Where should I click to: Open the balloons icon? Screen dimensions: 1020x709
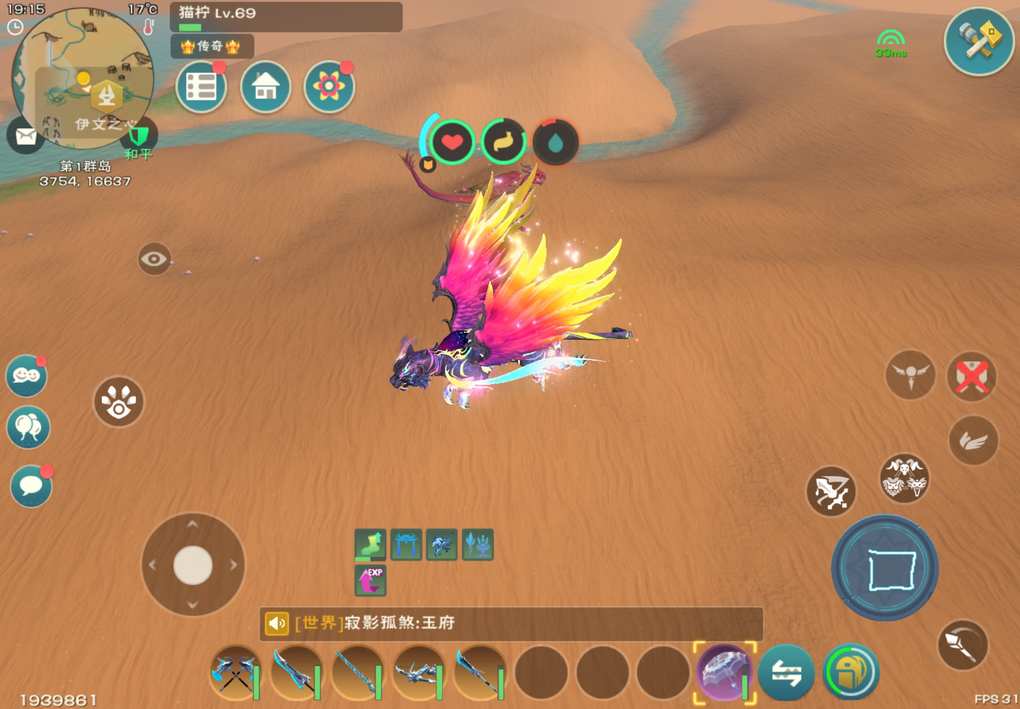tap(28, 428)
